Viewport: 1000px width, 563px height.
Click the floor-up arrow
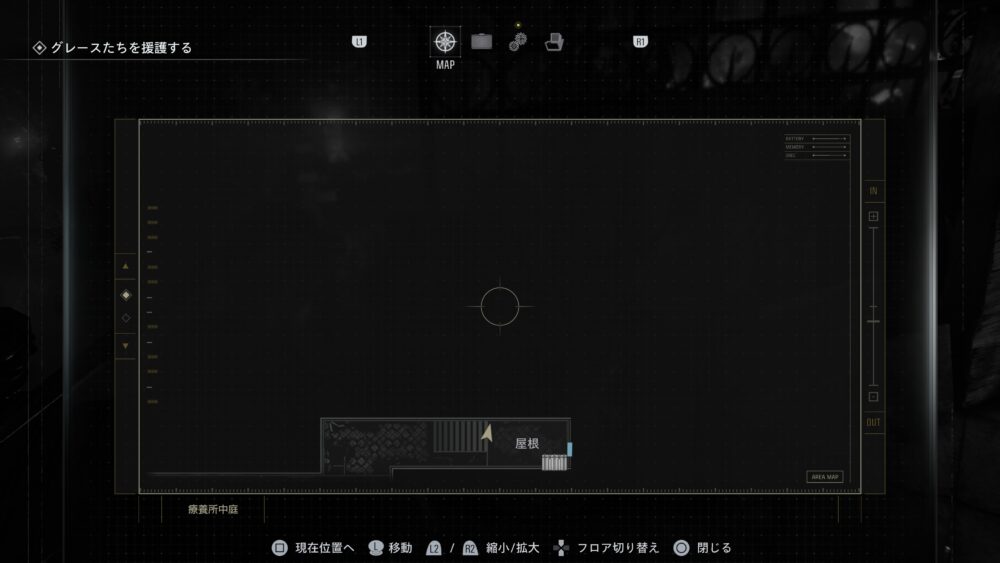(126, 267)
